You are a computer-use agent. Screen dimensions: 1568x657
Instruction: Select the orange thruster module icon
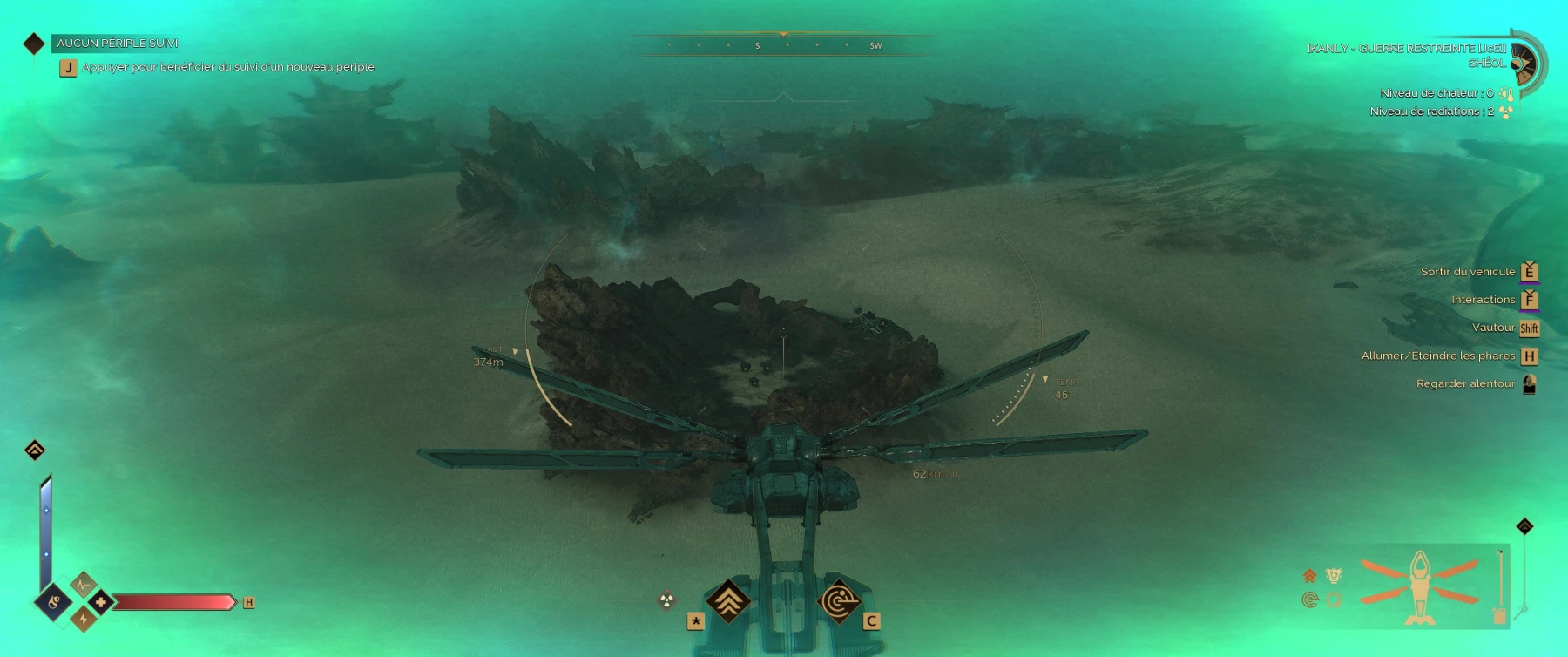(1309, 575)
